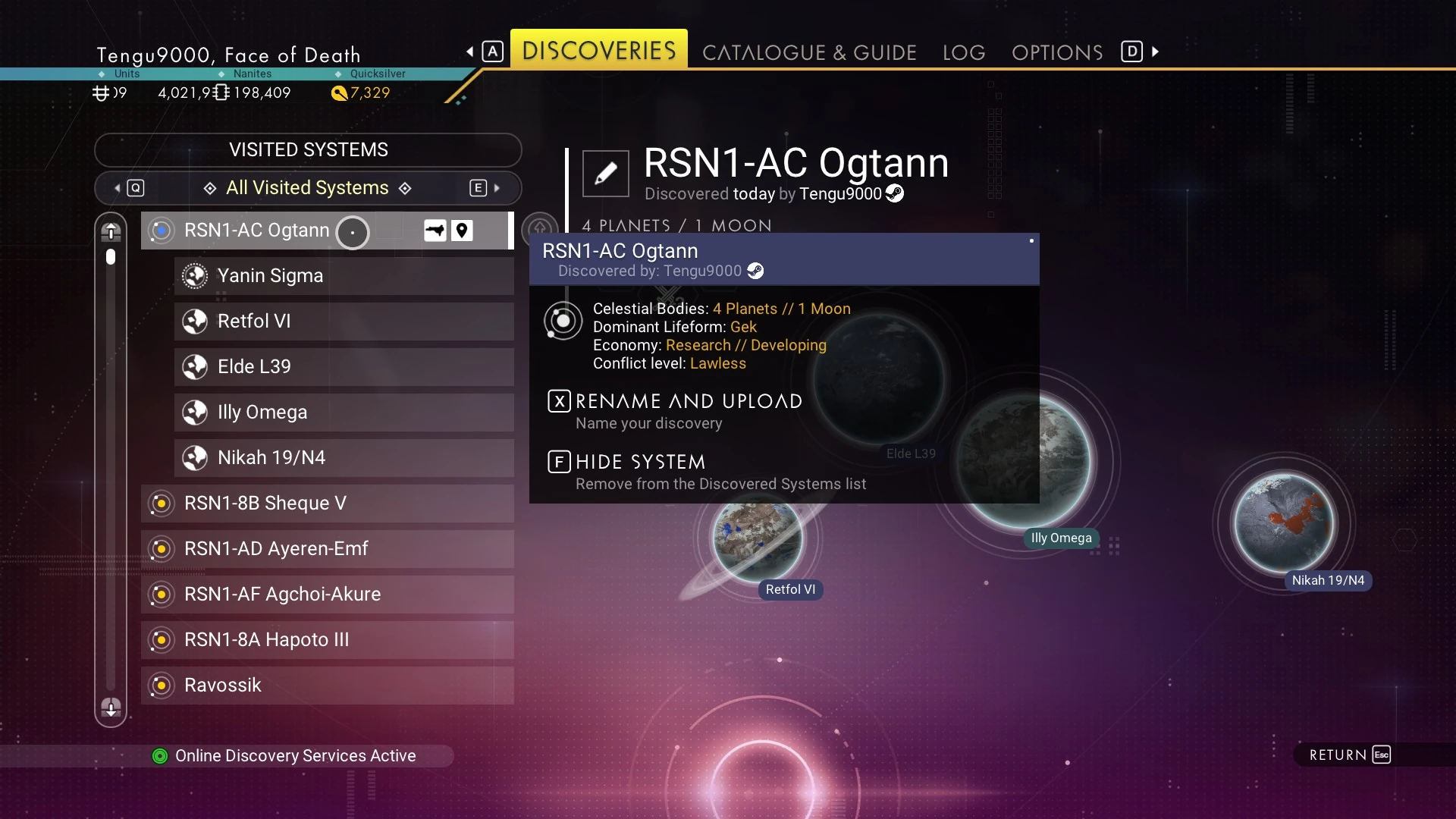Image resolution: width=1456 pixels, height=819 pixels.
Task: Open the Log tab
Action: (964, 52)
